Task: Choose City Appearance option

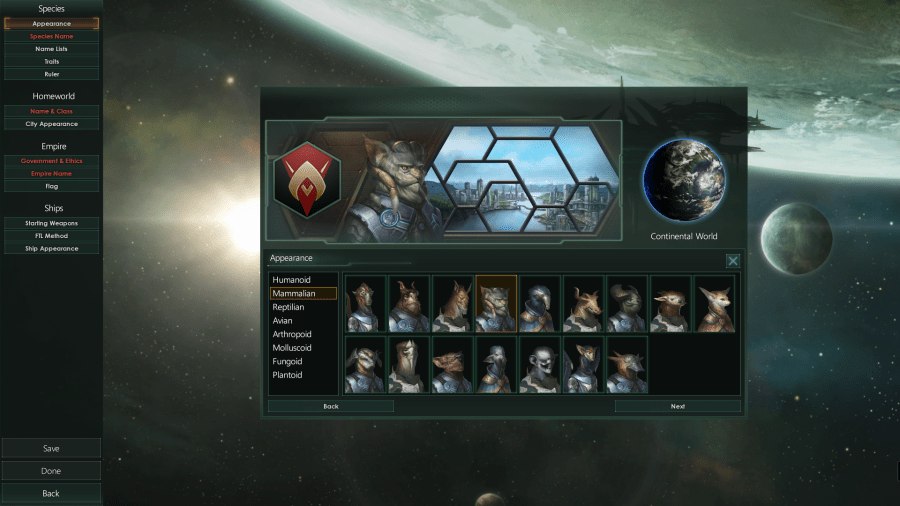Action: point(51,124)
